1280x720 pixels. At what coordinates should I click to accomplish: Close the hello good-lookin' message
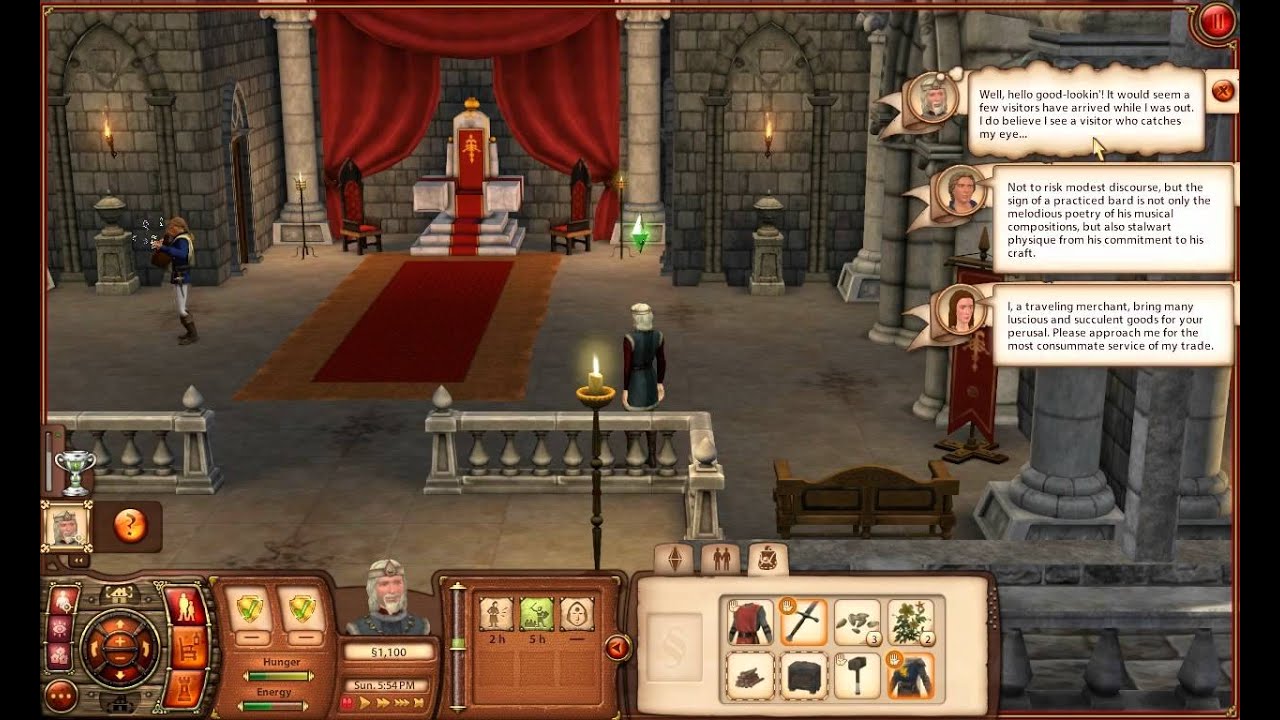click(x=1222, y=91)
